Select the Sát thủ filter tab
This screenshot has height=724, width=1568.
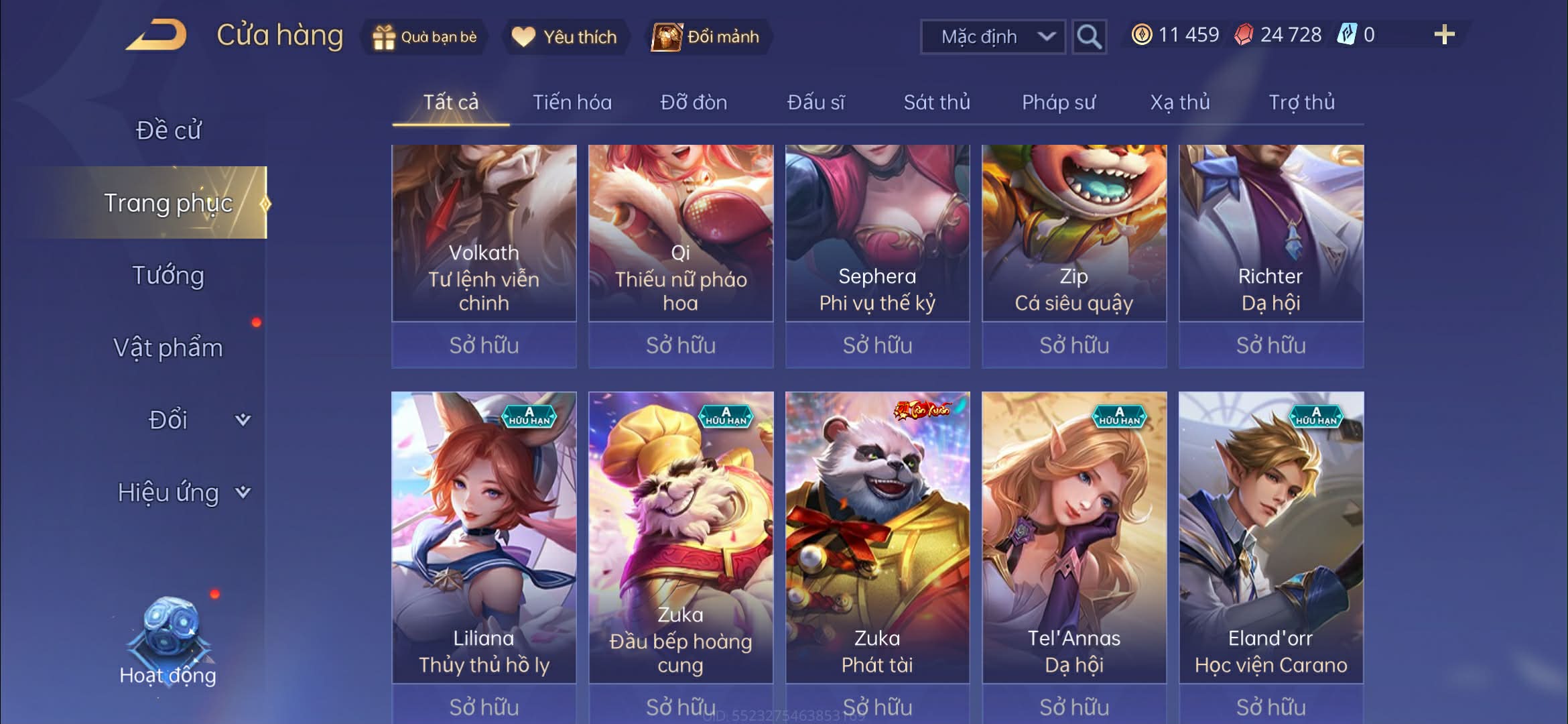[936, 103]
